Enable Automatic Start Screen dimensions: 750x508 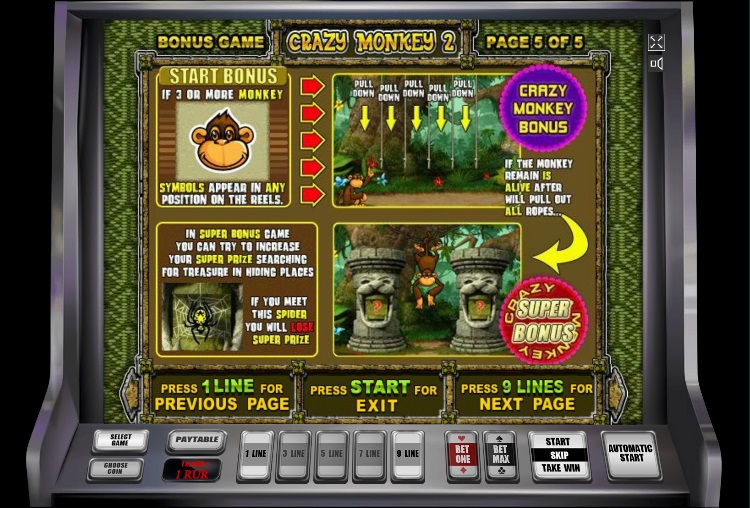click(x=632, y=454)
